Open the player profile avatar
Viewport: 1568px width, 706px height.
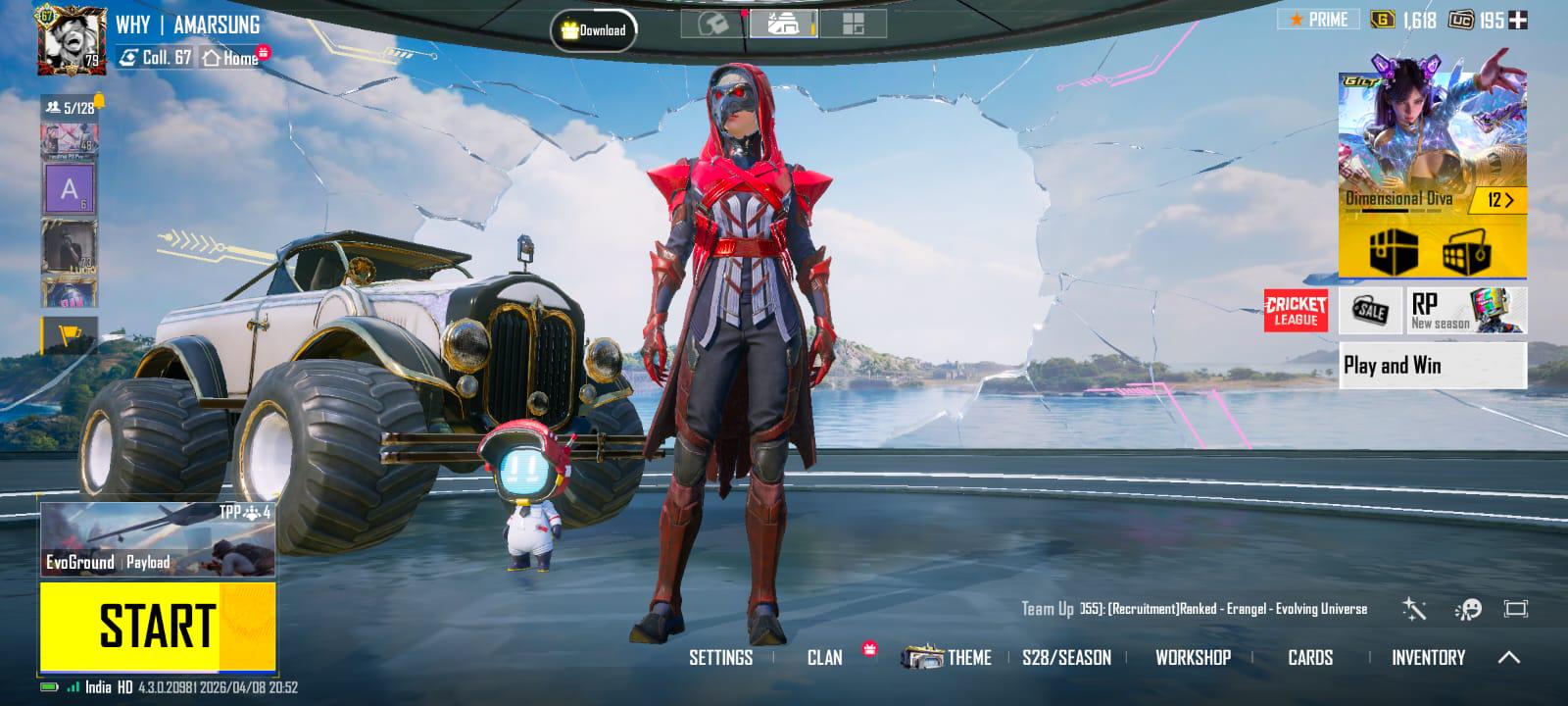coord(71,41)
